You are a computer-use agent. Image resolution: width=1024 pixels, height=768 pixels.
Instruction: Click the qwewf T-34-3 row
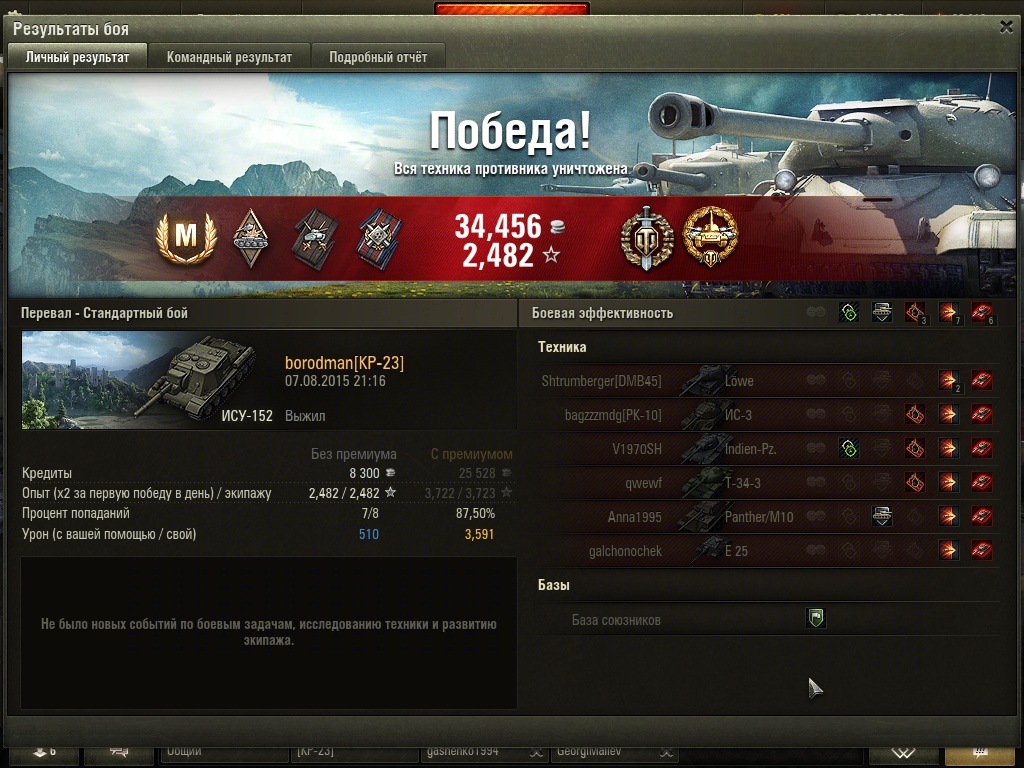pyautogui.click(x=767, y=483)
